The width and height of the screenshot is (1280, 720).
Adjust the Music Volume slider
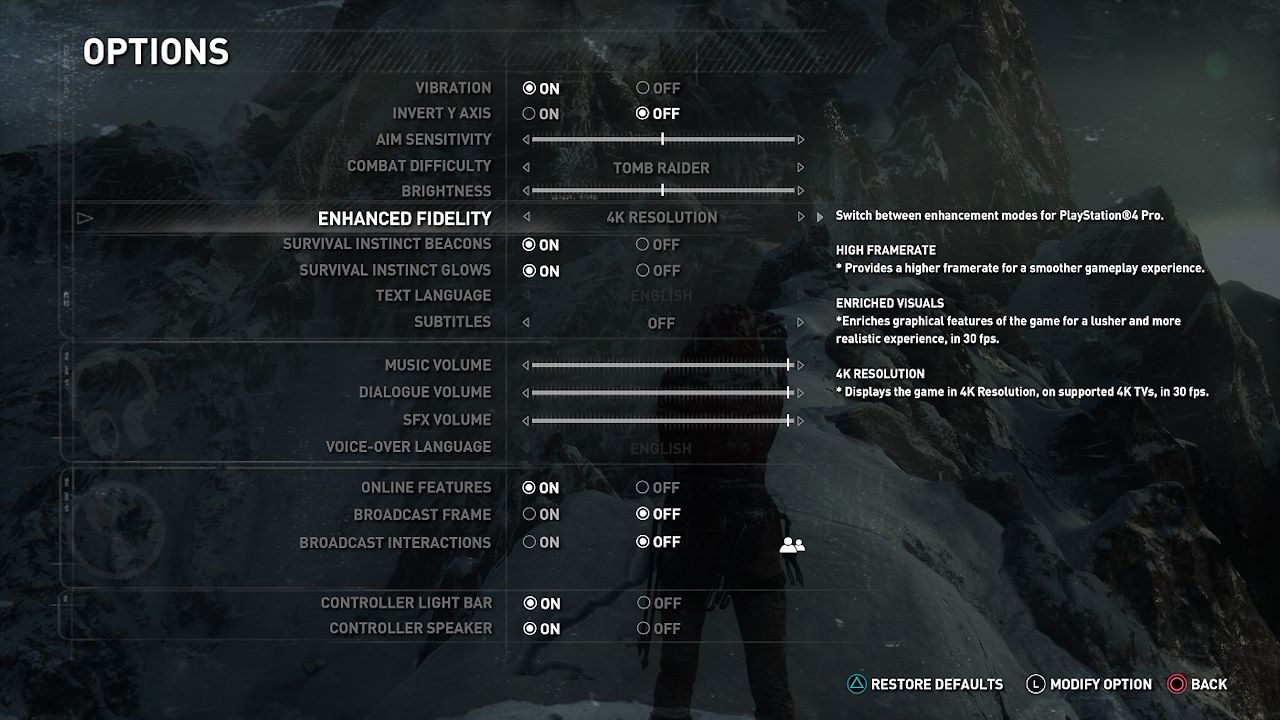click(789, 366)
